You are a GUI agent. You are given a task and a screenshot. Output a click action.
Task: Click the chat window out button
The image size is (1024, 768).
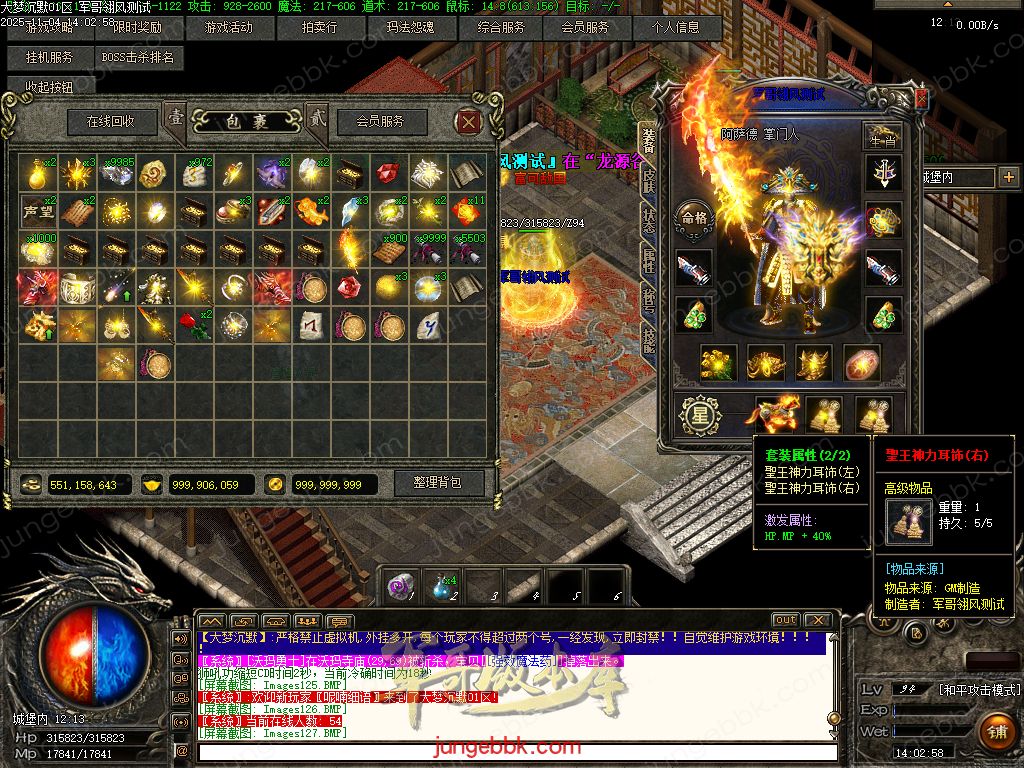click(786, 621)
